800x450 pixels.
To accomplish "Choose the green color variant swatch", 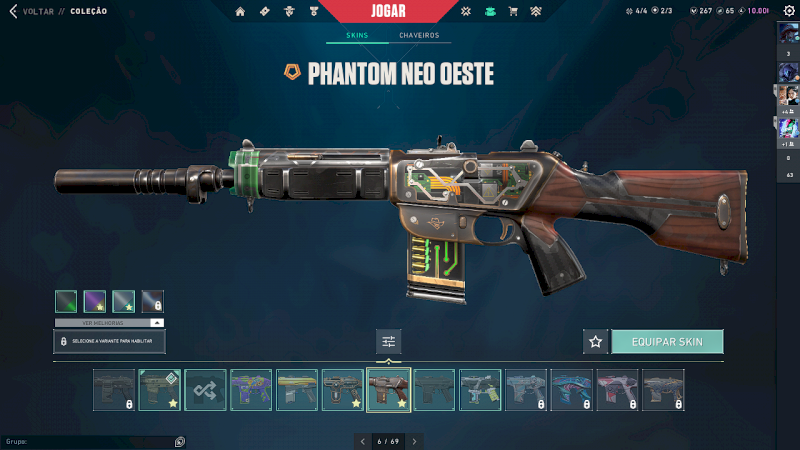I will (67, 300).
